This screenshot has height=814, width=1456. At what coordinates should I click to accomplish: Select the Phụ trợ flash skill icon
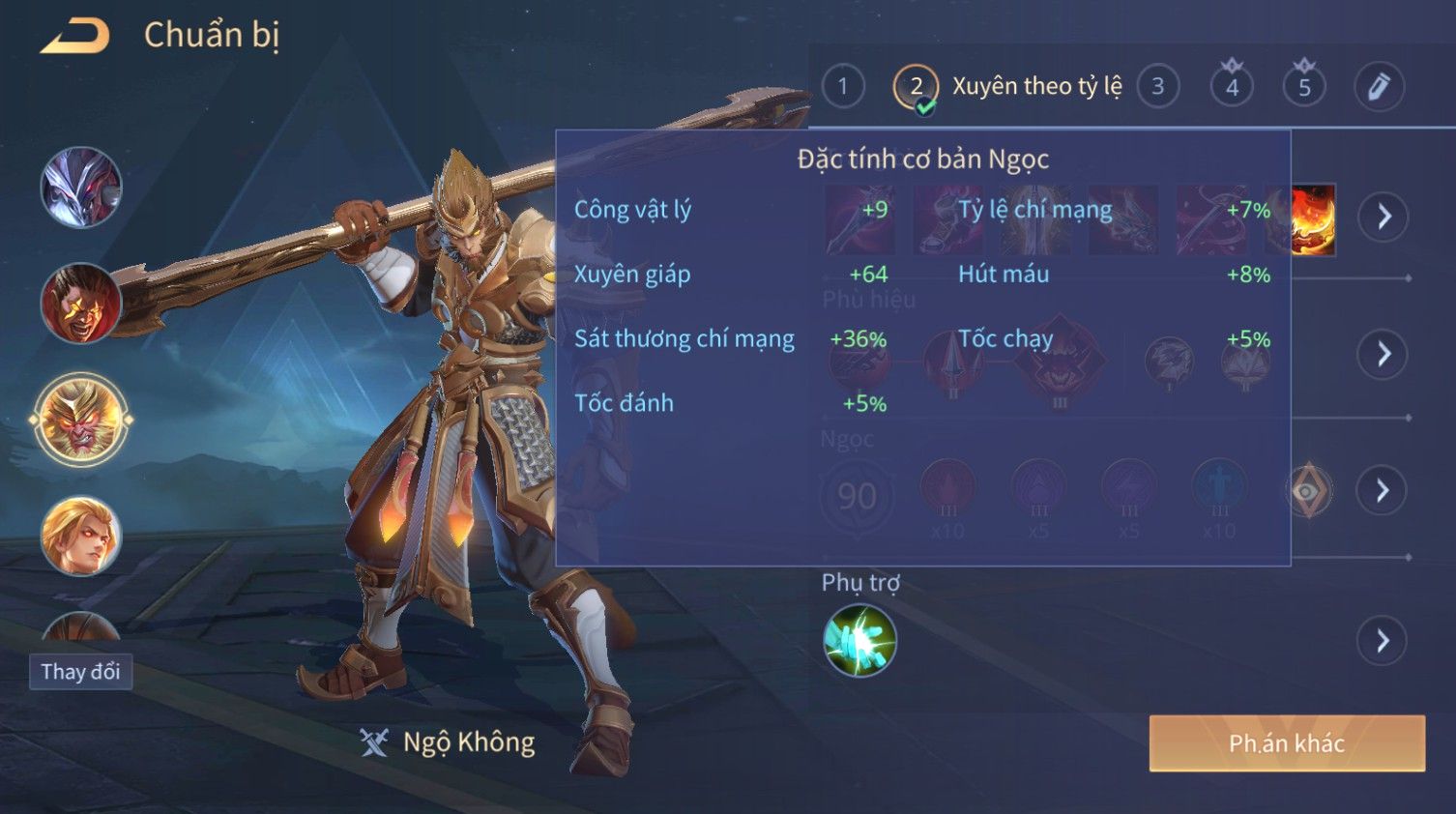click(x=859, y=640)
